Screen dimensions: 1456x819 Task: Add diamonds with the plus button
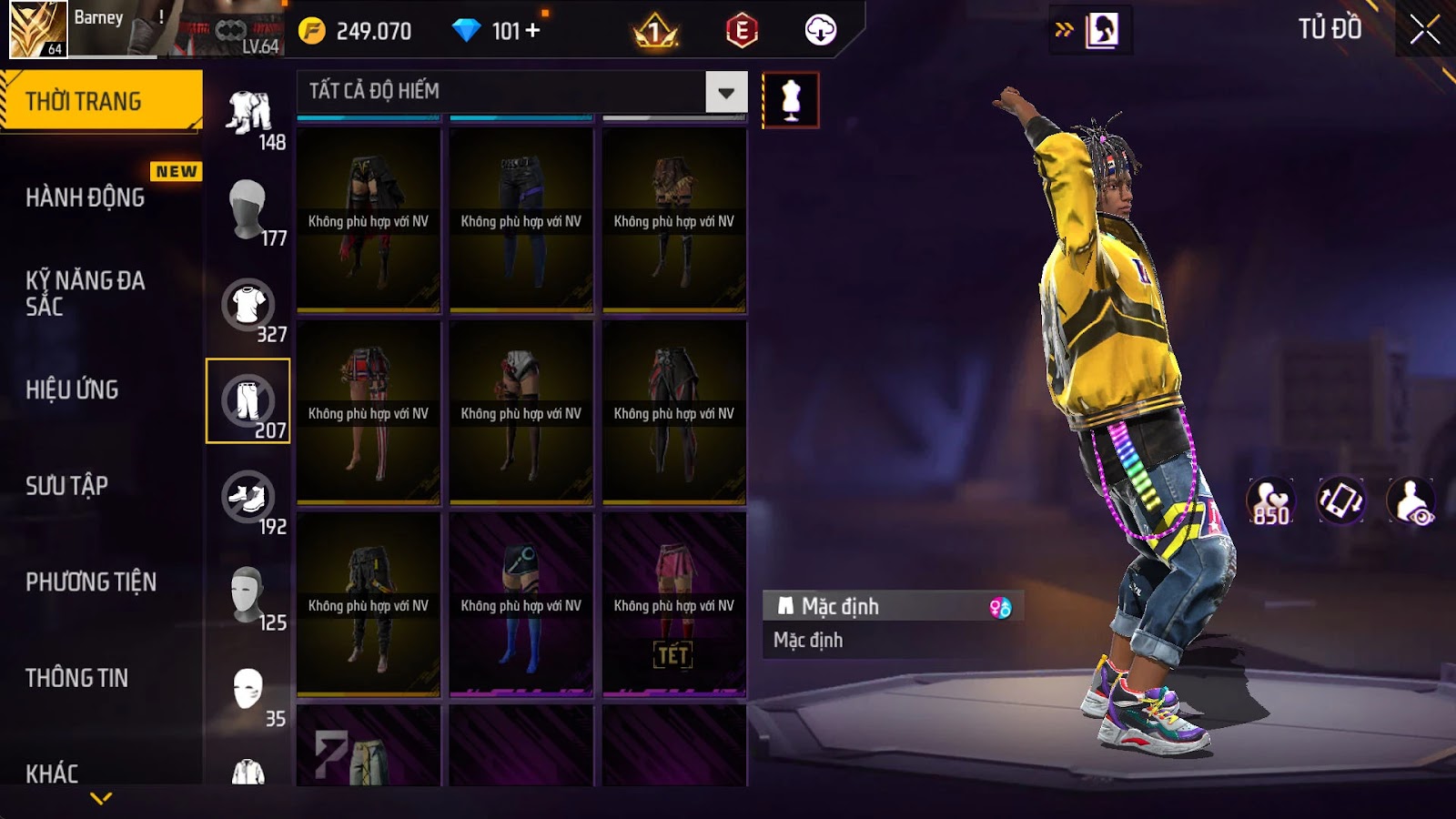point(533,31)
